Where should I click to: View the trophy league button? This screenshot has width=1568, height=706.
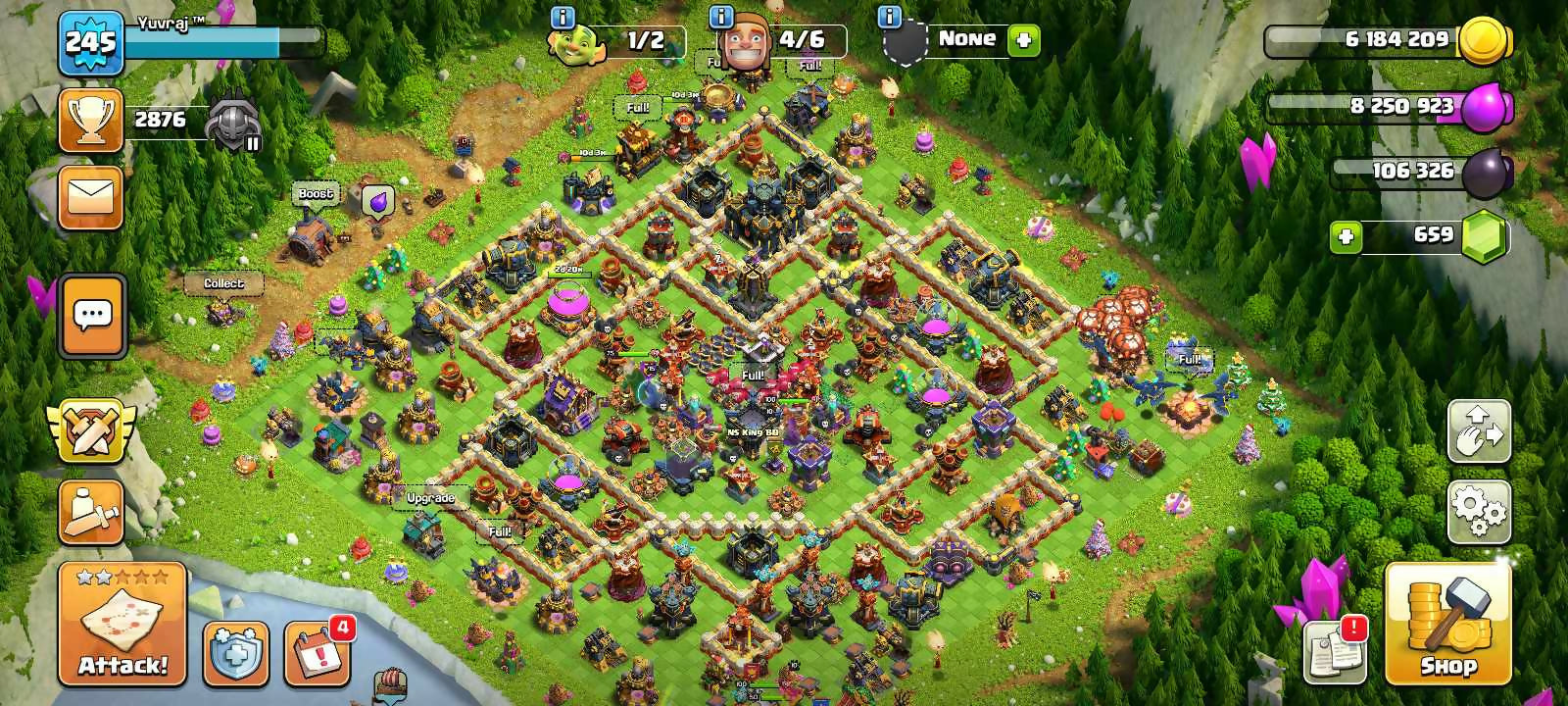pos(91,121)
